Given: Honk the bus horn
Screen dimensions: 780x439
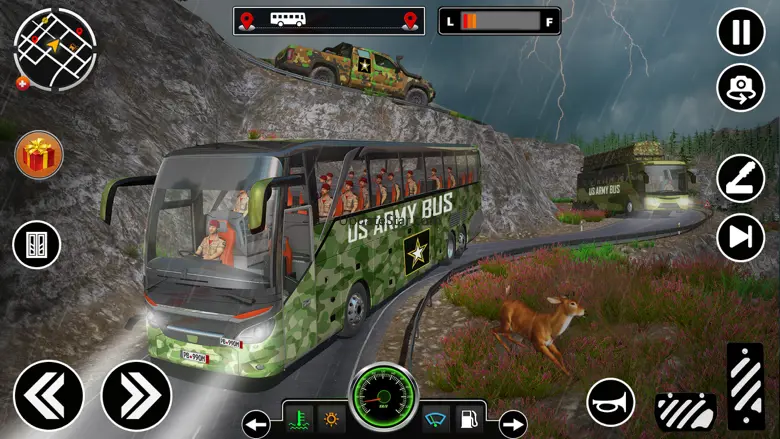Looking at the screenshot, I should click(610, 402).
